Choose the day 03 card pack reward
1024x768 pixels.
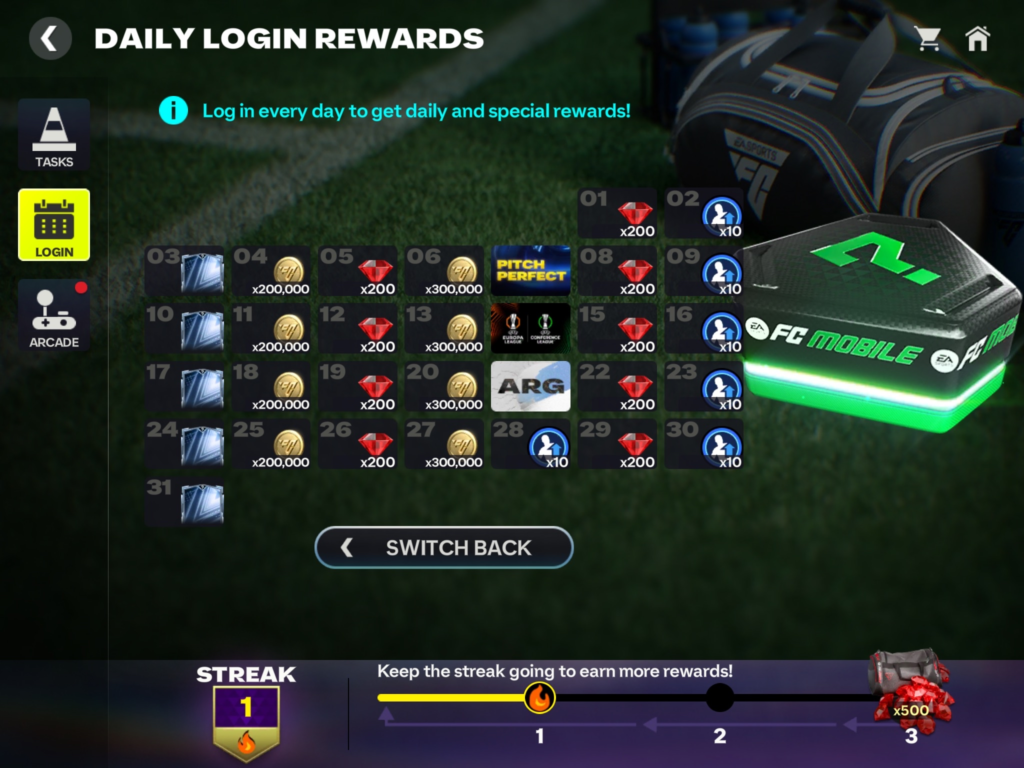[x=184, y=271]
